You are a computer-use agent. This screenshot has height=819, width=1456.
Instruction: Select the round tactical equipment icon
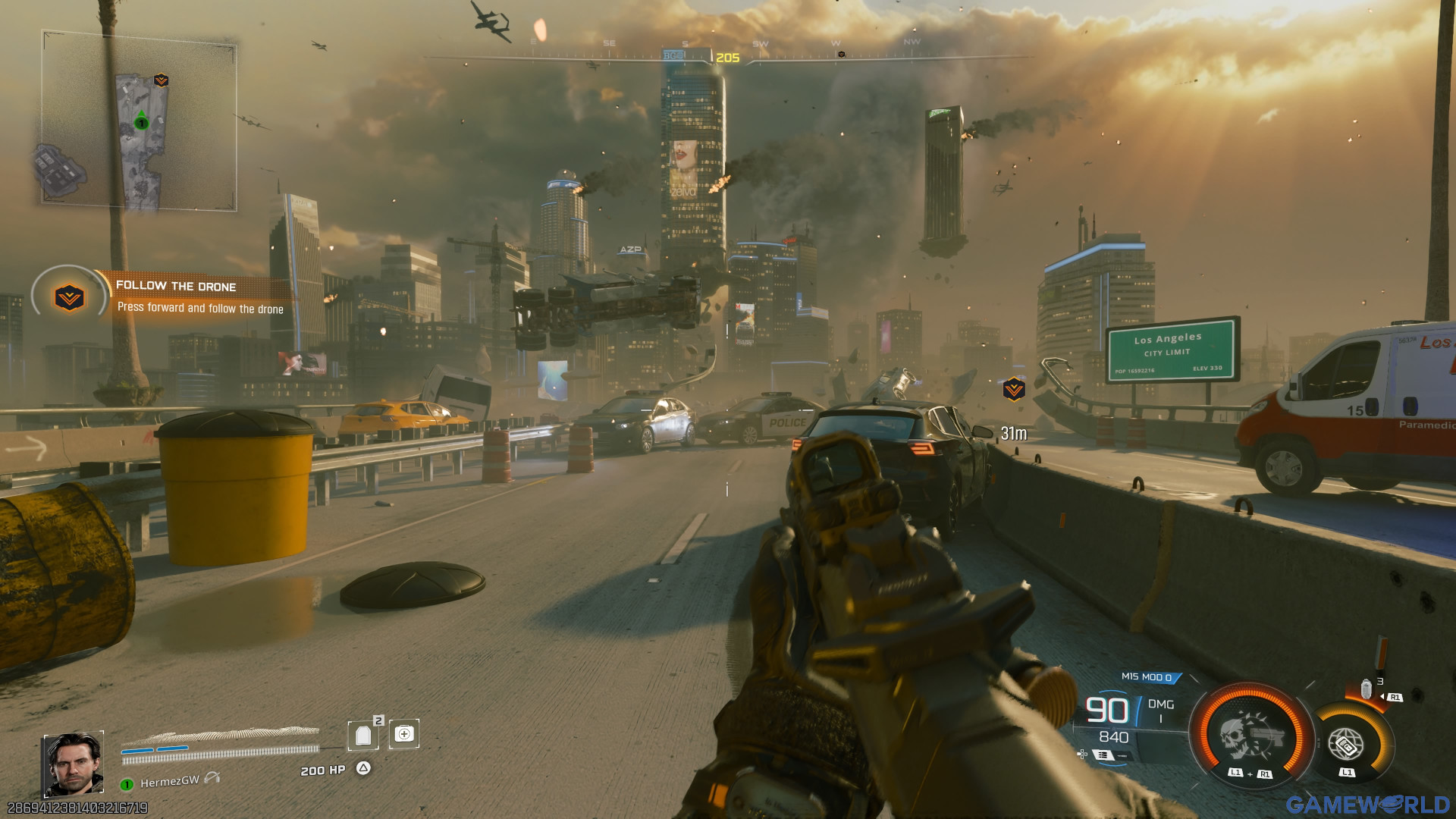[1345, 745]
